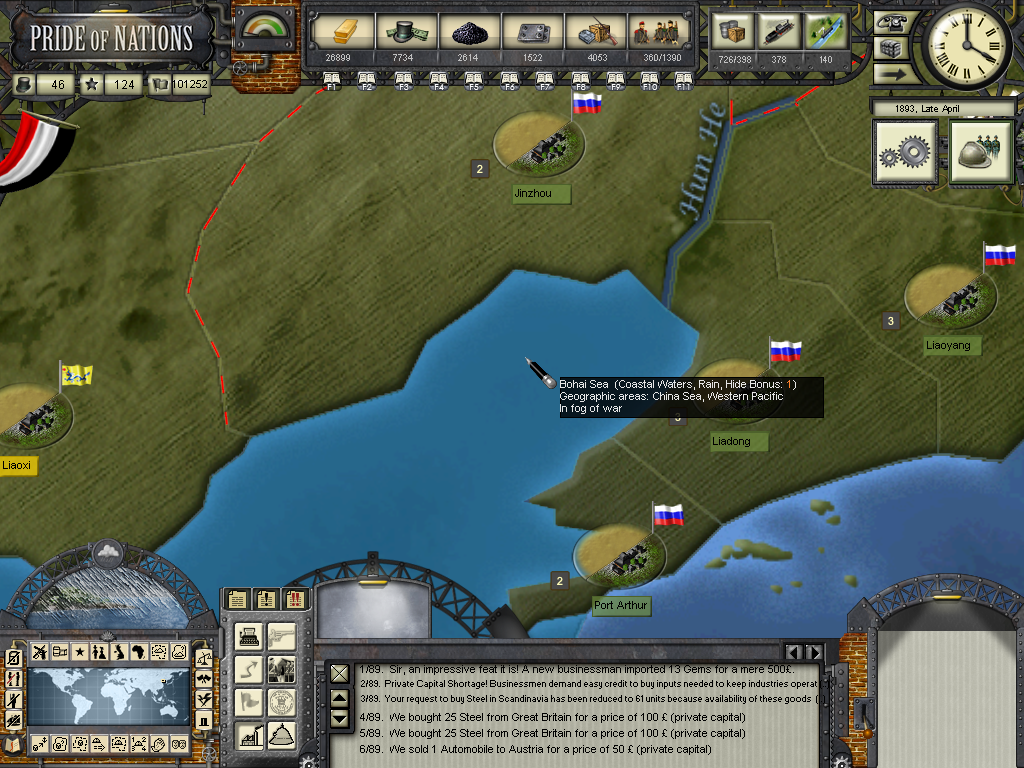This screenshot has width=1024, height=768.
Task: Click the coal resource icon
Action: 467,32
